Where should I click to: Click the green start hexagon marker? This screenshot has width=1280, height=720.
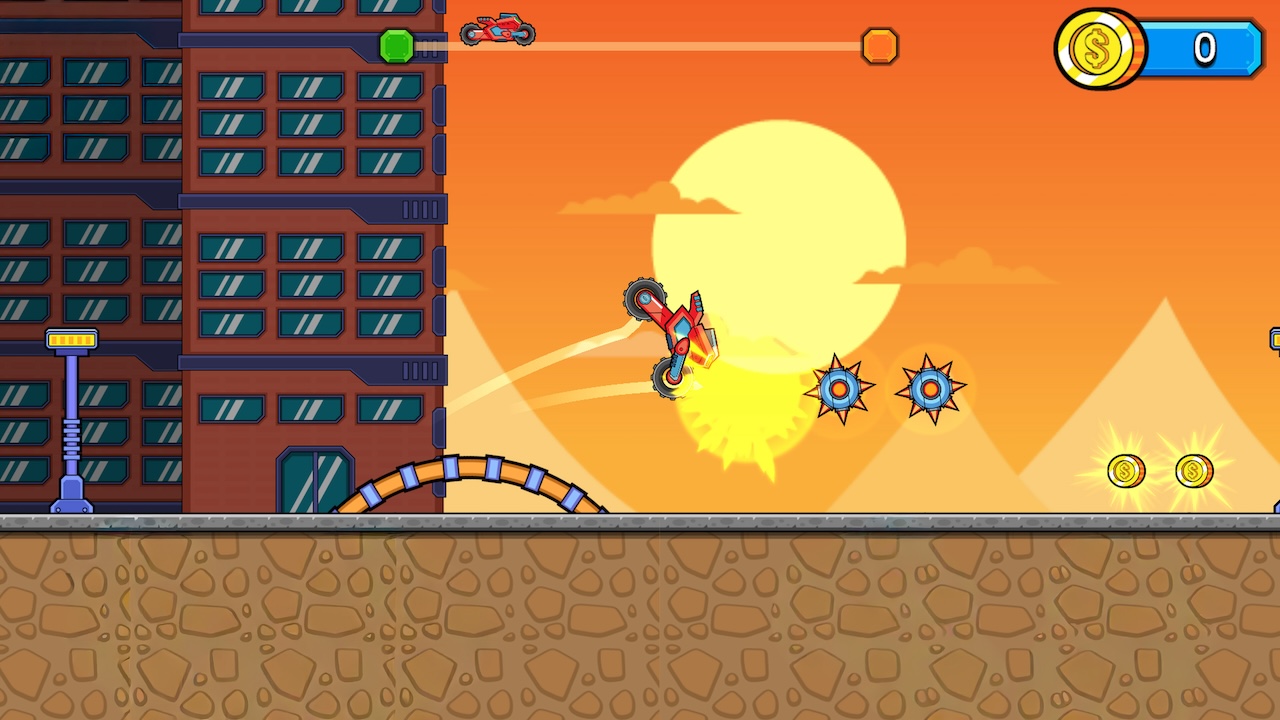click(398, 46)
